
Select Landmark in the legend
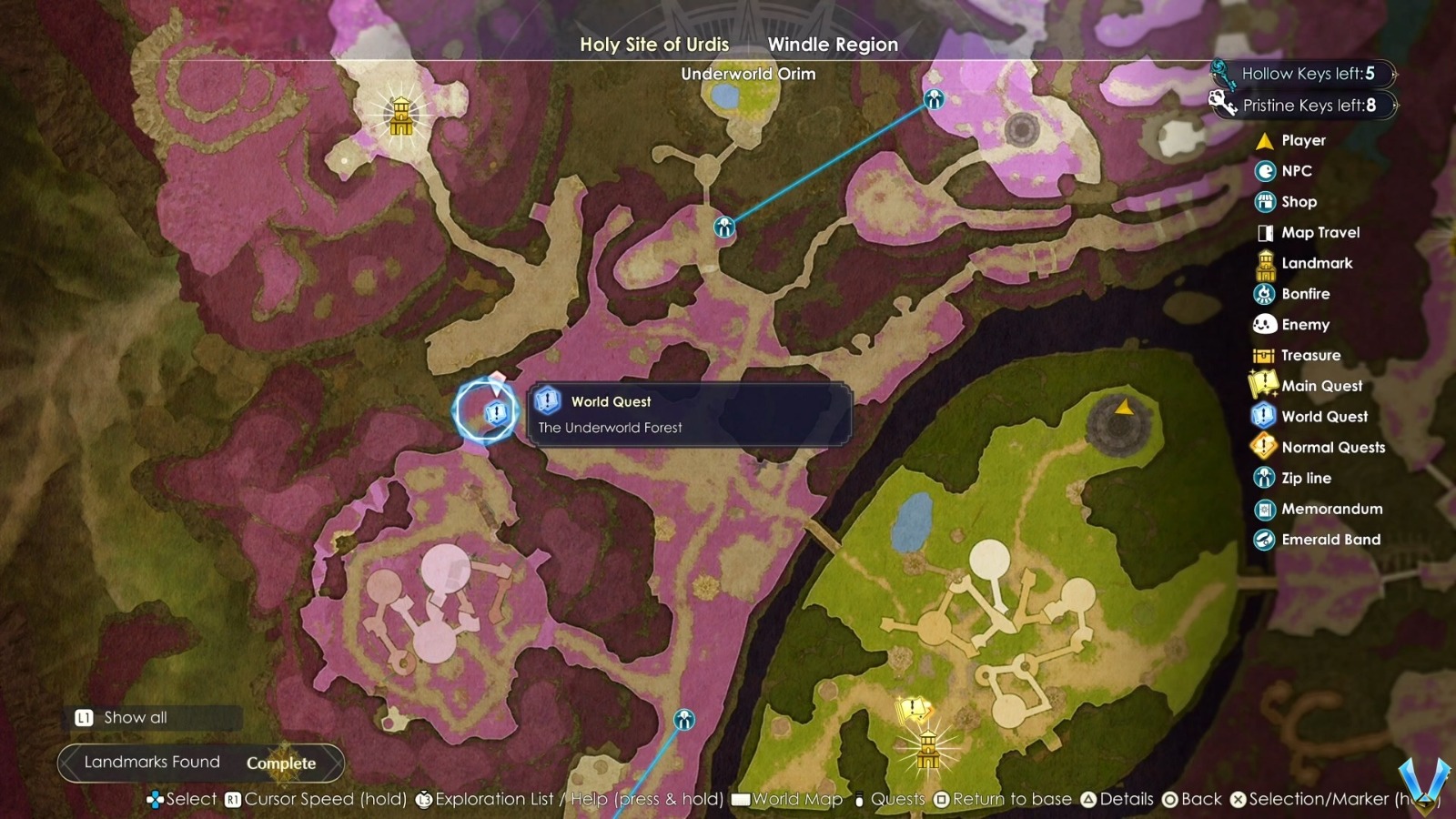(x=1316, y=264)
